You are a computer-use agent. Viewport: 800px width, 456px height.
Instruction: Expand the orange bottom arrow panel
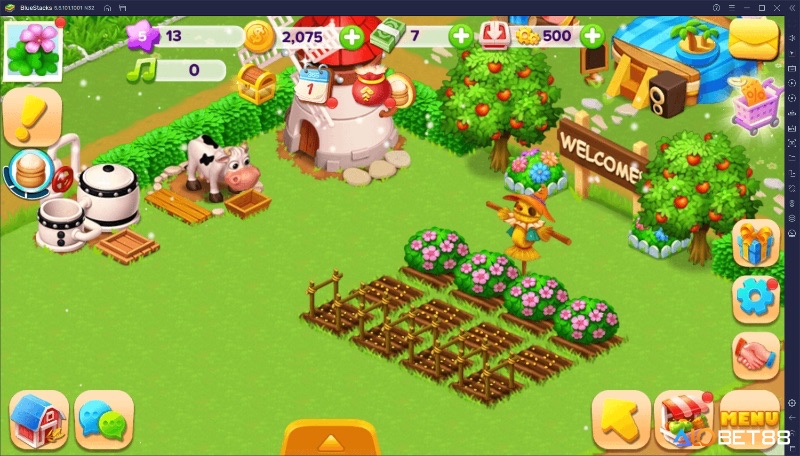pos(330,440)
